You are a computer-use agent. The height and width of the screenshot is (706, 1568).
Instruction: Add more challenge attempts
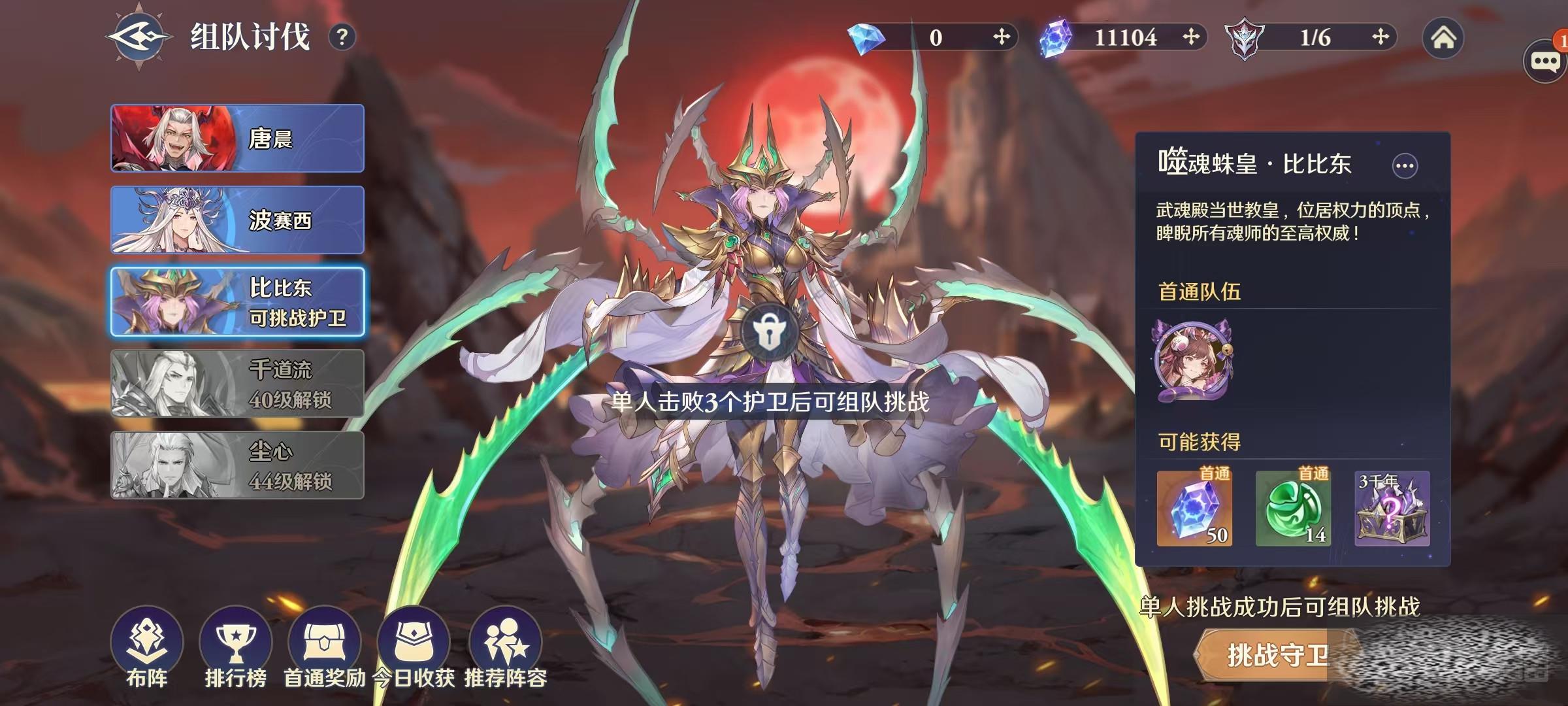1380,37
